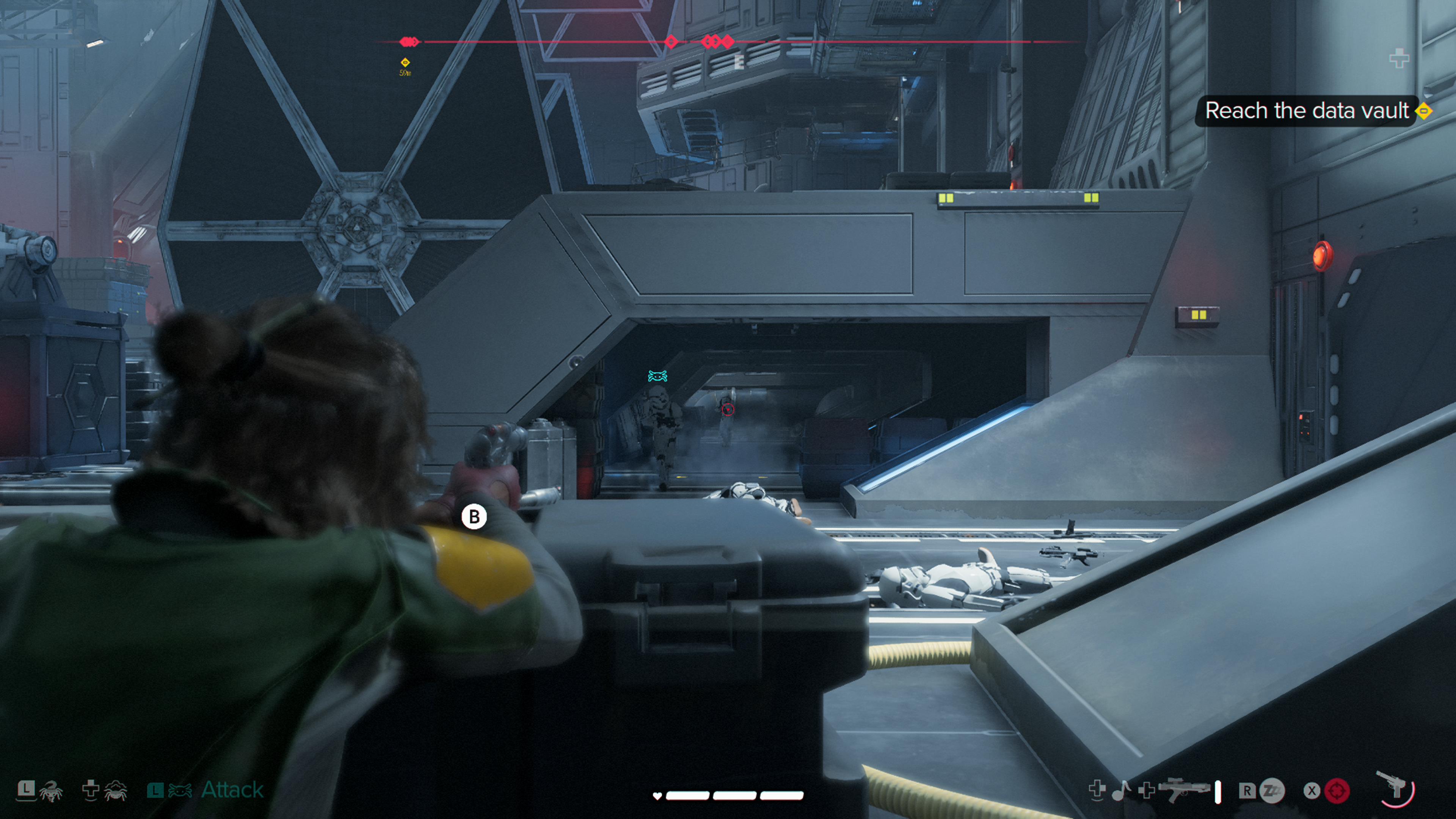
Task: Activate the sleeping Zz stun shot icon
Action: 1272,790
